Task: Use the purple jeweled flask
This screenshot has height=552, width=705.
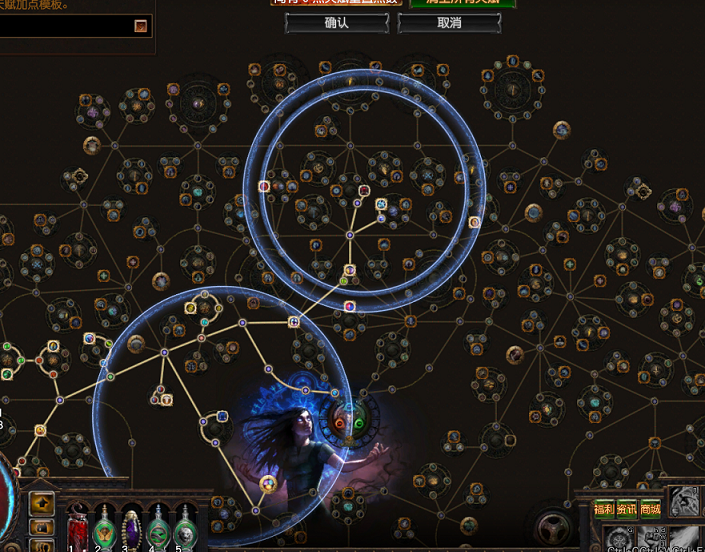Action: click(x=132, y=526)
